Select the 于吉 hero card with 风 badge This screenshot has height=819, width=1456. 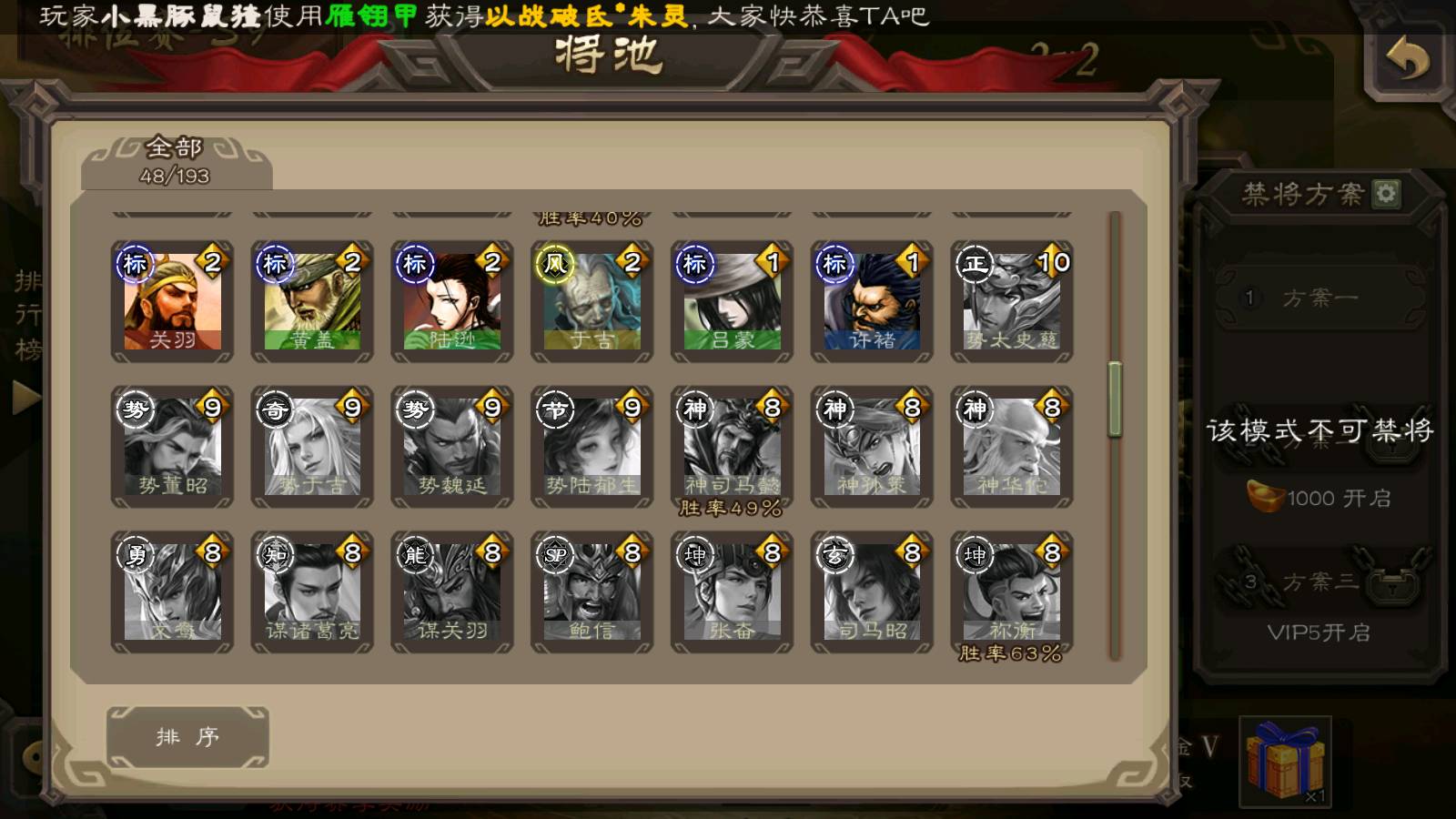[x=592, y=302]
